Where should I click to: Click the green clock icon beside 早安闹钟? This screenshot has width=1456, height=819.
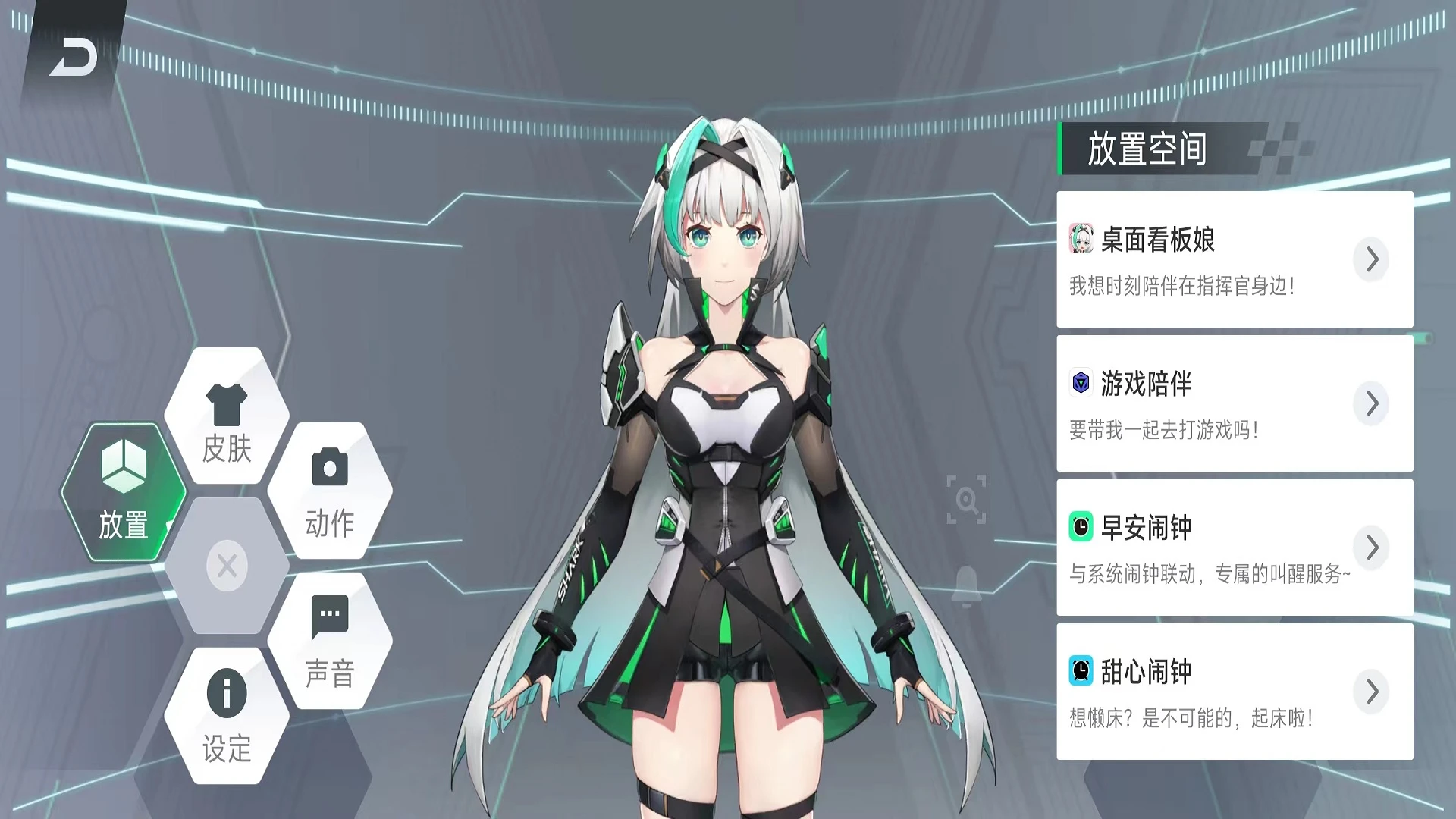(x=1080, y=527)
